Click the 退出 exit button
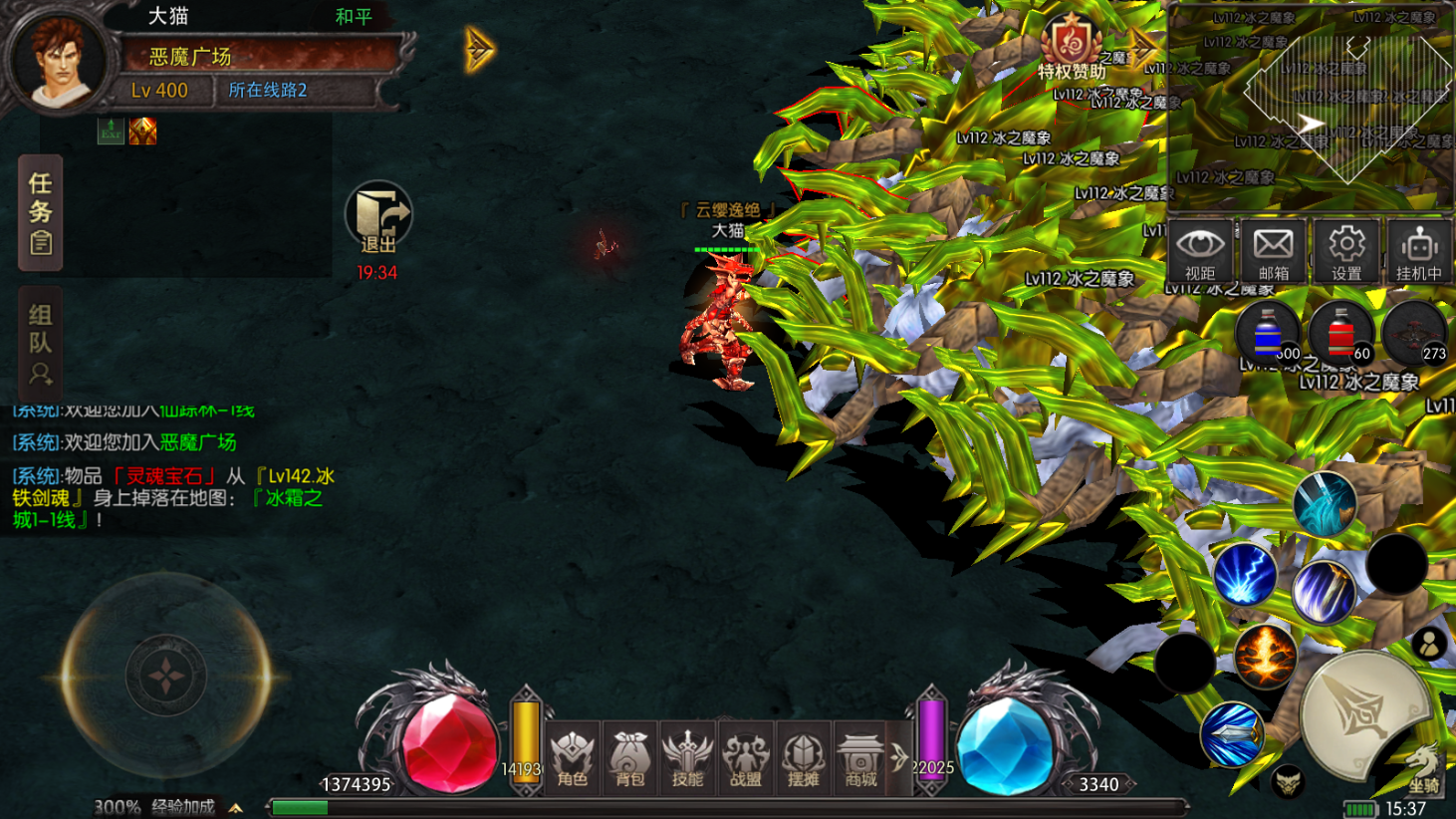The width and height of the screenshot is (1456, 819). (x=378, y=219)
